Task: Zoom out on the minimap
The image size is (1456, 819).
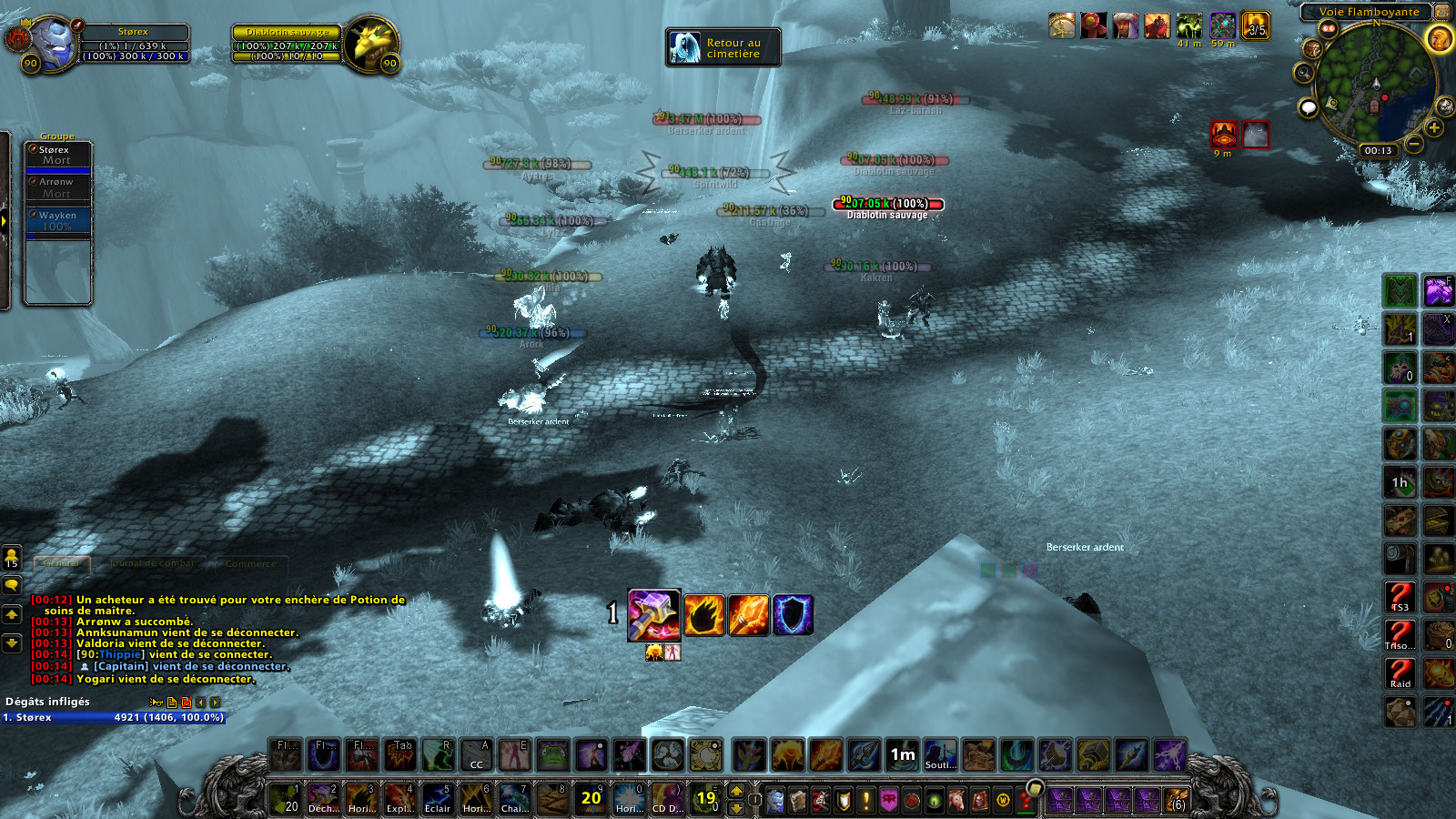Action: (x=1413, y=144)
